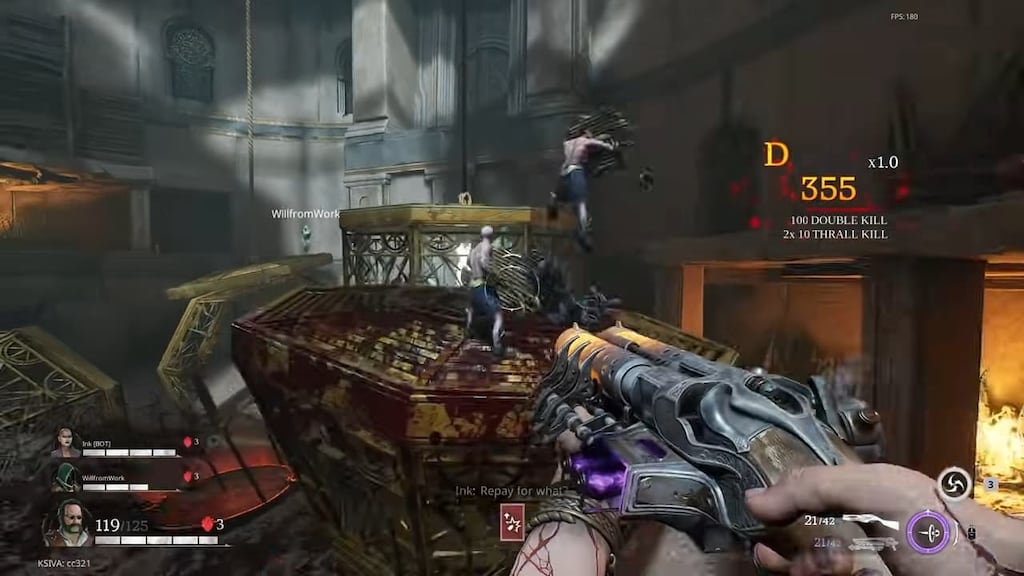Select the three-blade swirl ability icon
Viewport: 1024px width, 576px height.
click(955, 485)
